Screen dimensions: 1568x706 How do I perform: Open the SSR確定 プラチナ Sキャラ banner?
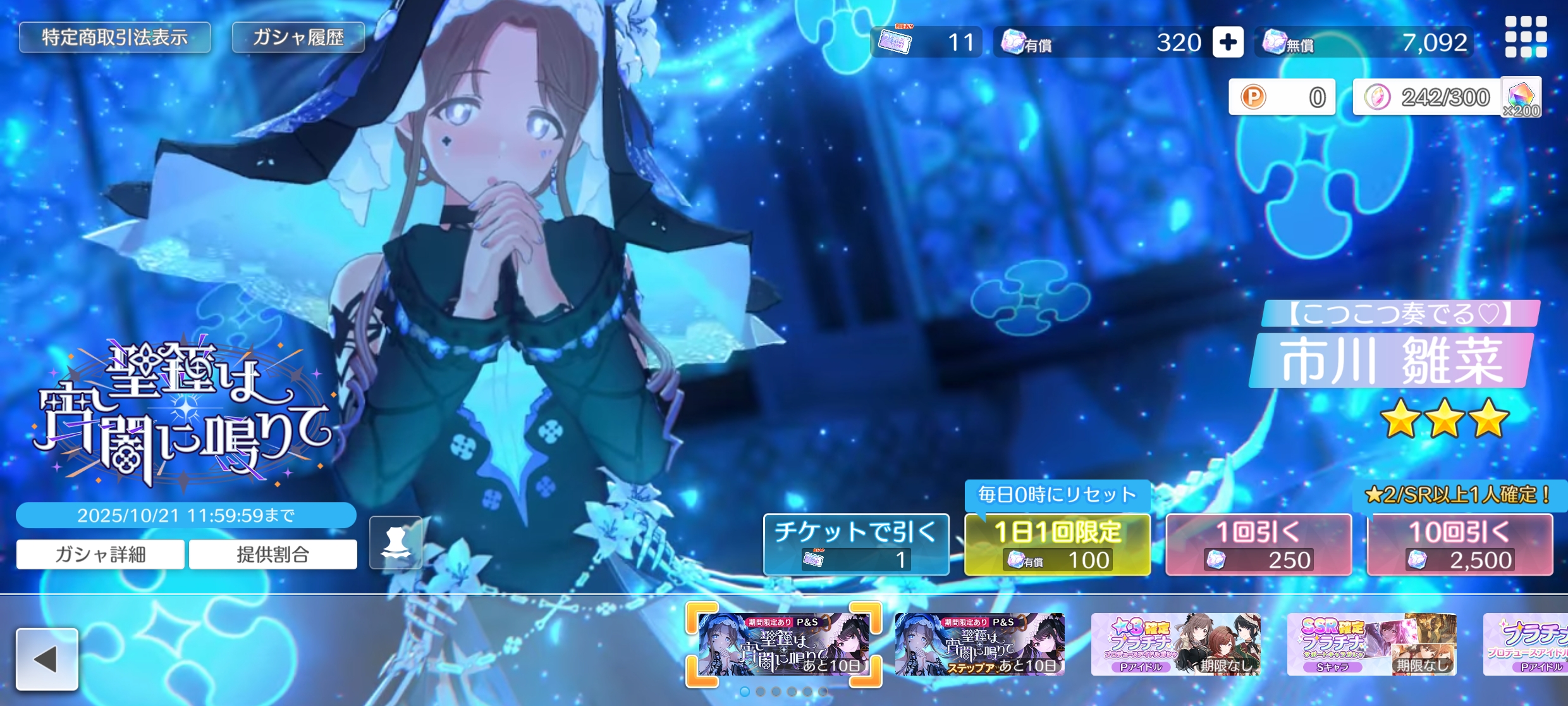[1371, 644]
